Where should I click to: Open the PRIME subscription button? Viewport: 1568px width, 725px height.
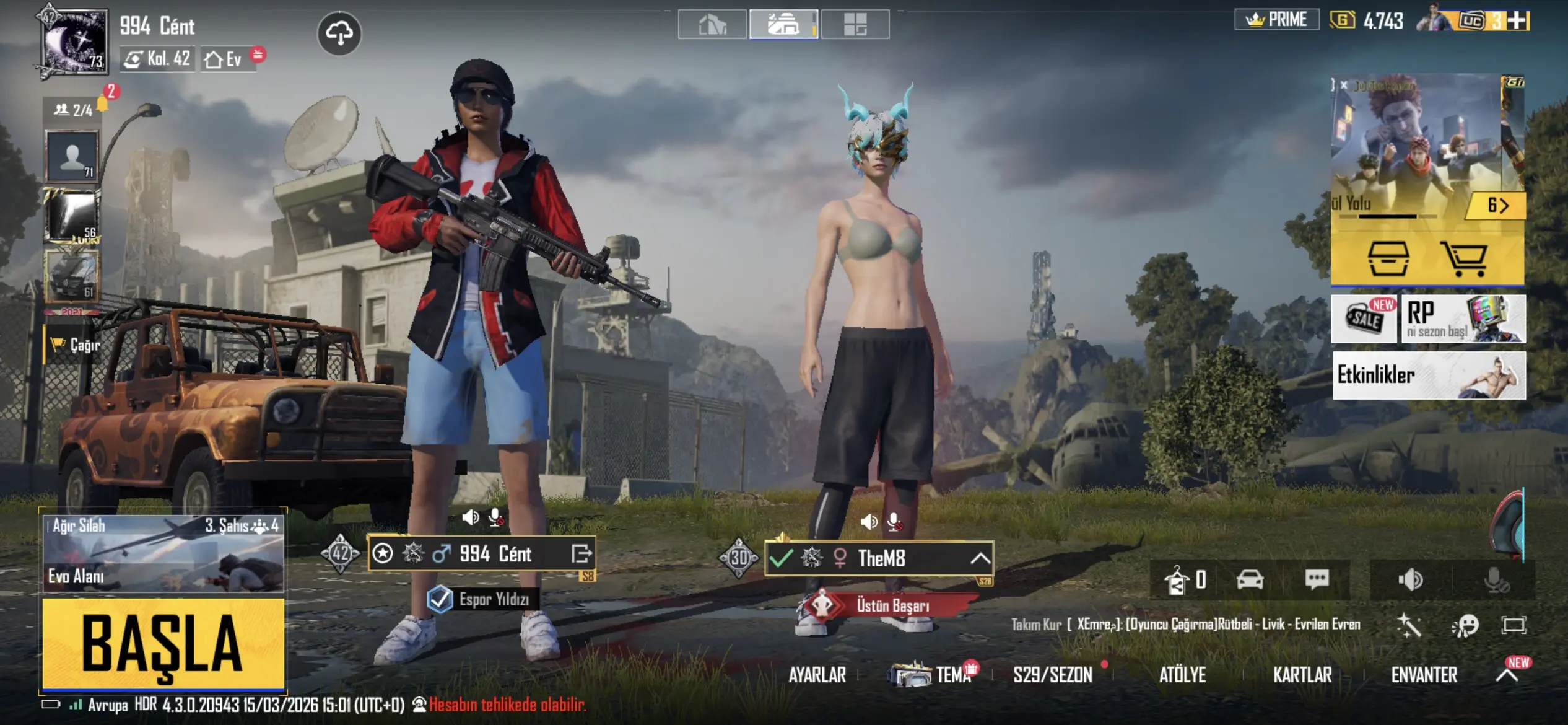[1277, 20]
